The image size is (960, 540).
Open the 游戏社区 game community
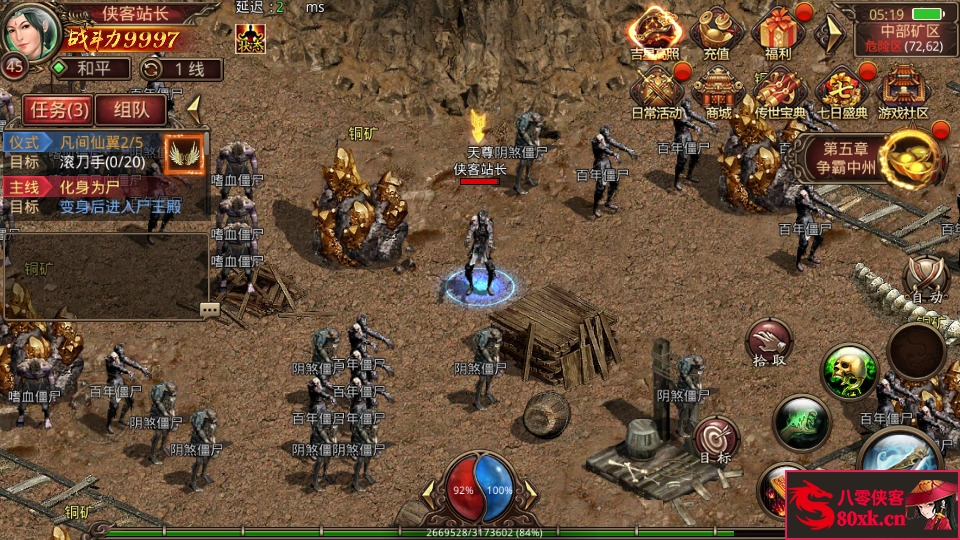pos(903,92)
